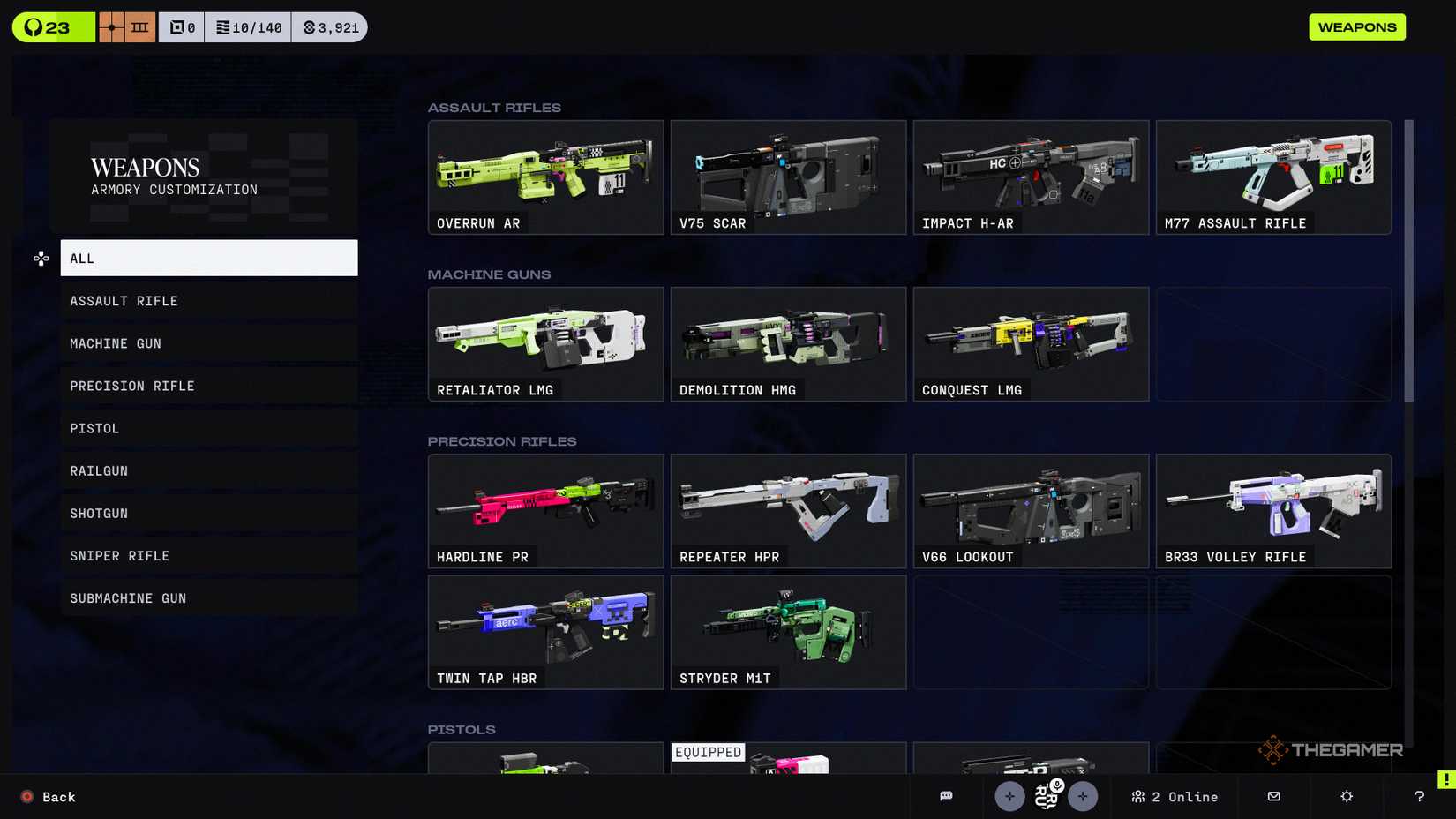Select the PISTOL category filter
Screen dimensions: 1456x819
point(208,428)
